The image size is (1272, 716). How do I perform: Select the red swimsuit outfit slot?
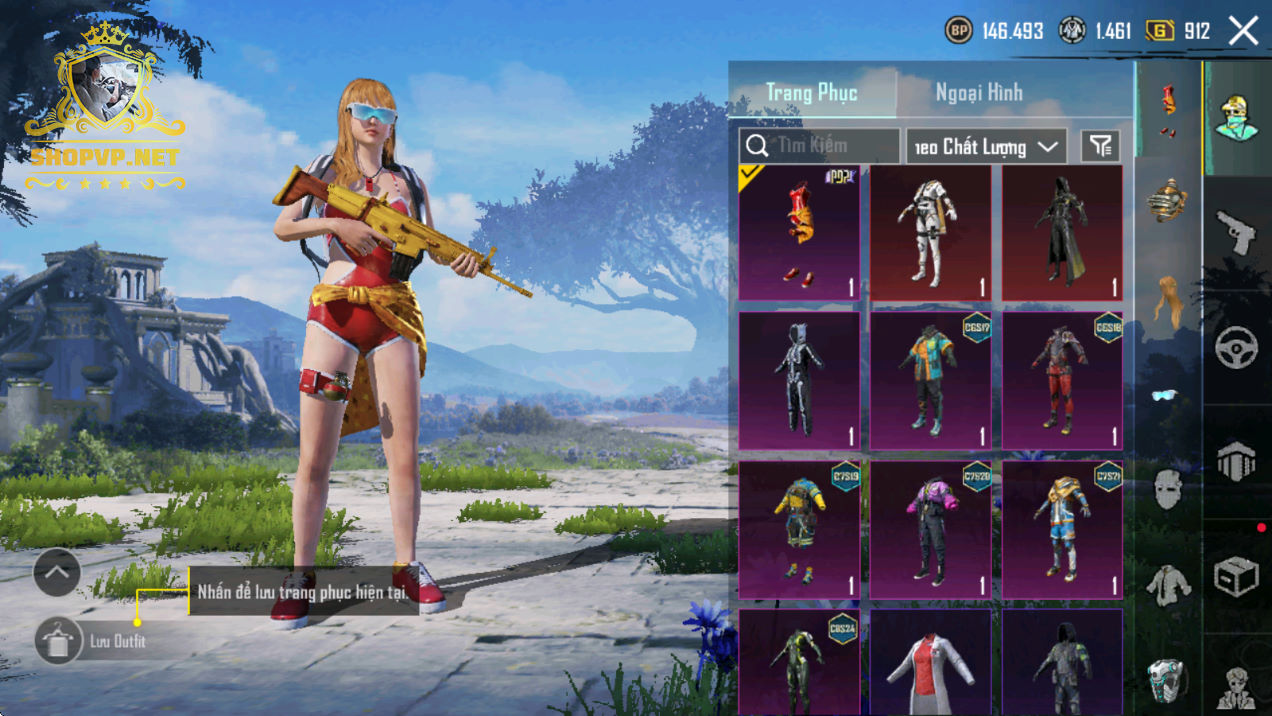(x=799, y=233)
